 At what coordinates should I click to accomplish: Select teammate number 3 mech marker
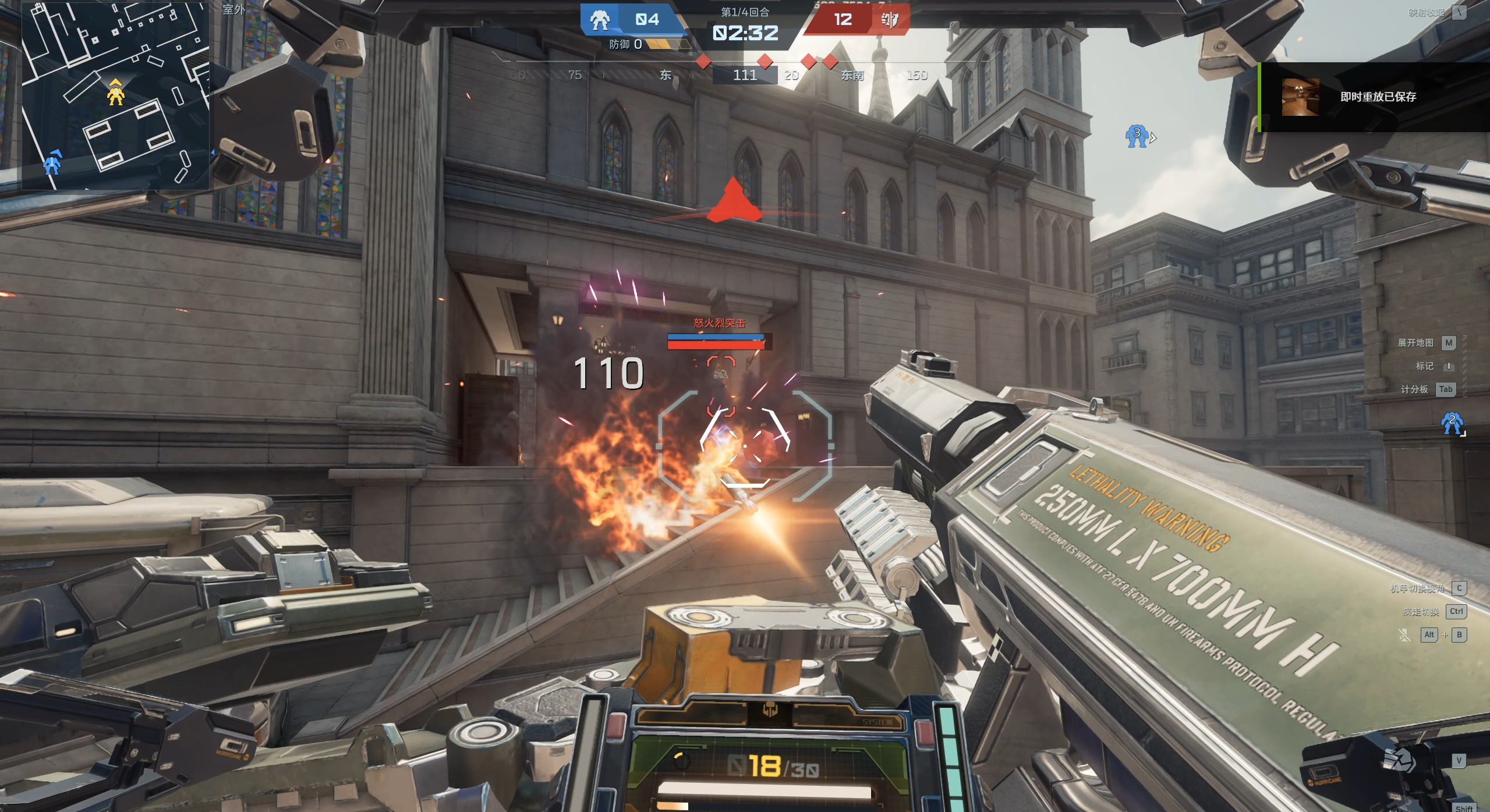[1137, 136]
